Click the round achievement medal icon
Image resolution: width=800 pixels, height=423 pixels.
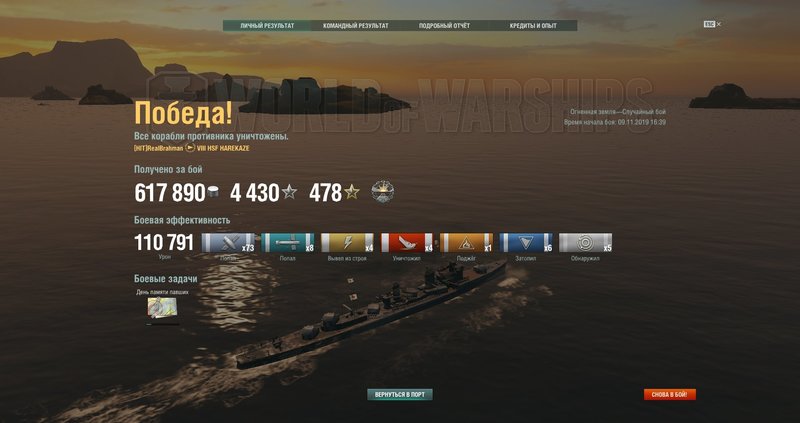(384, 193)
